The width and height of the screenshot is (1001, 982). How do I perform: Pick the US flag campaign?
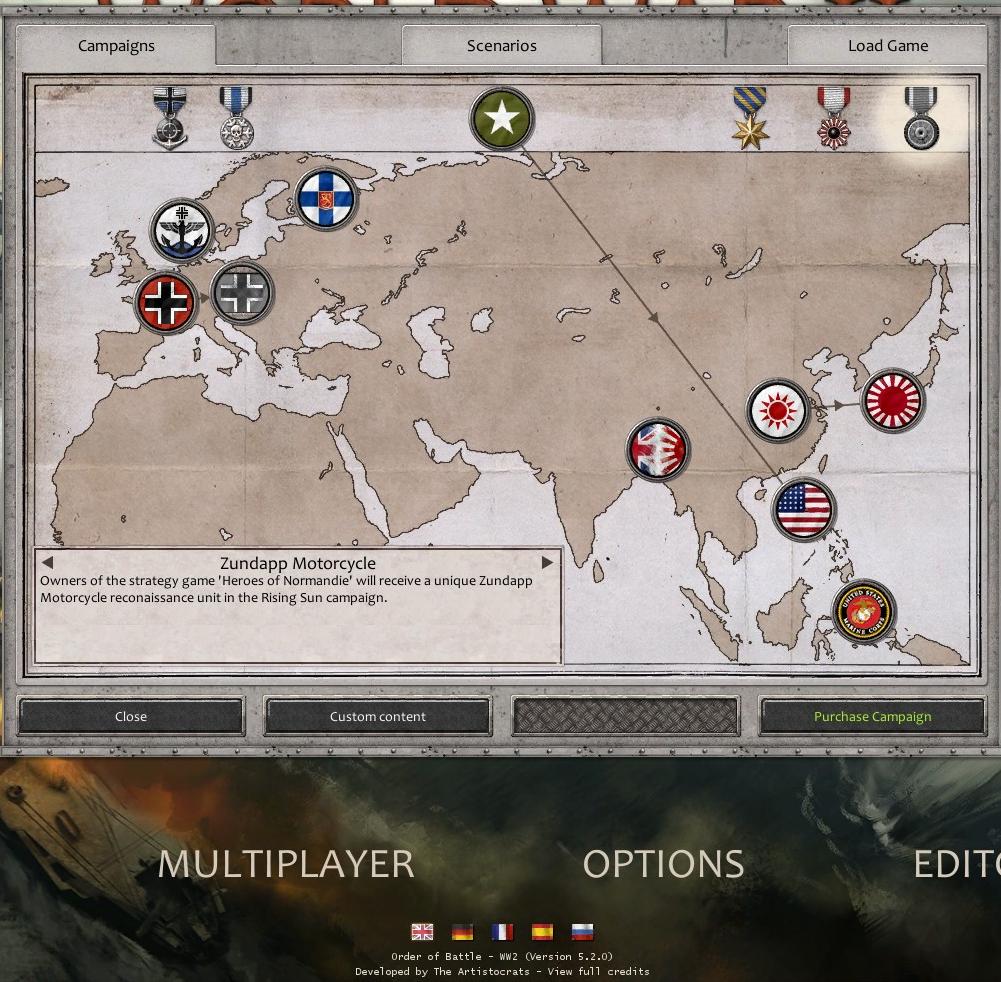coord(804,509)
